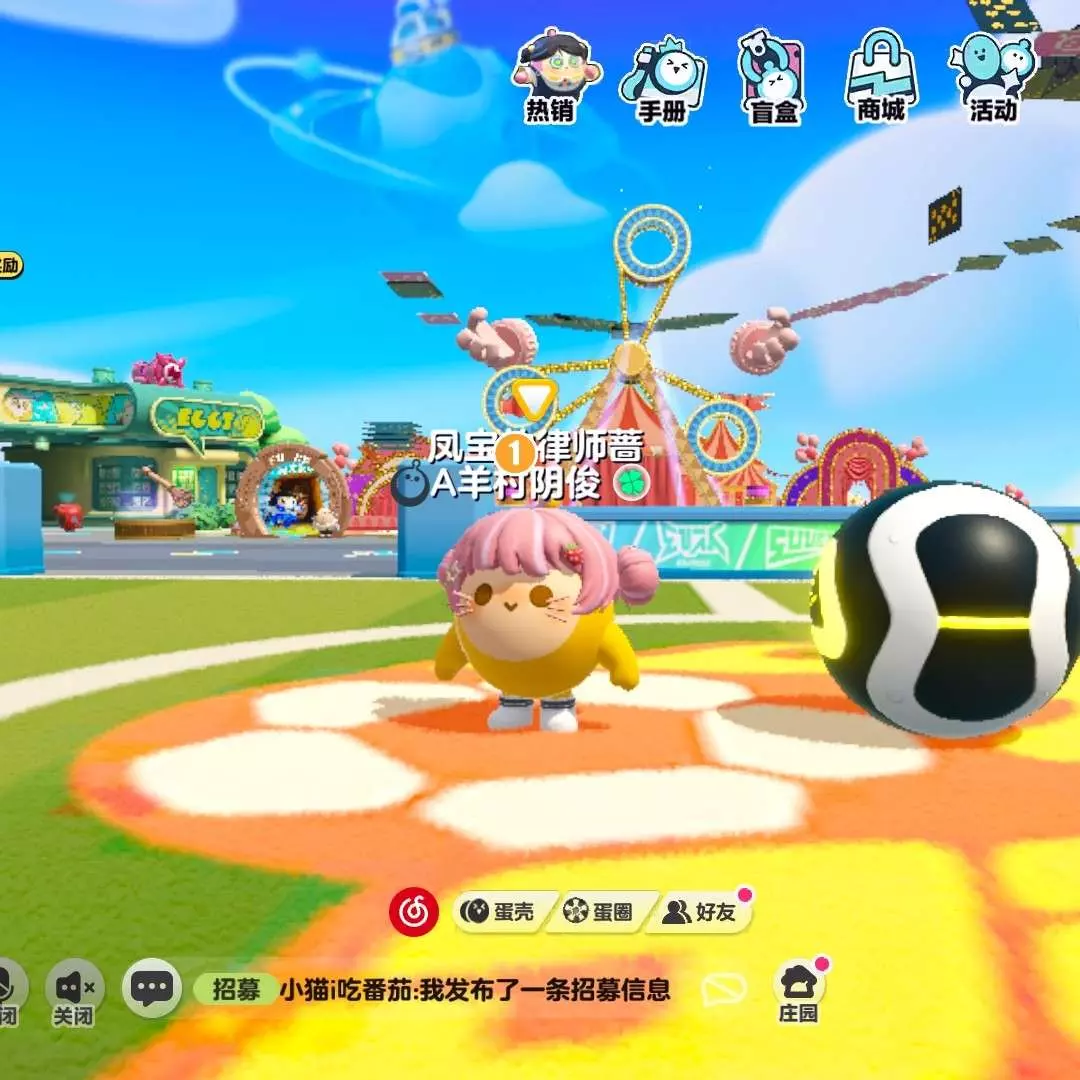Screen dimensions: 1080x1080
Task: Open the 热销 hot sales menu
Action: (552, 77)
